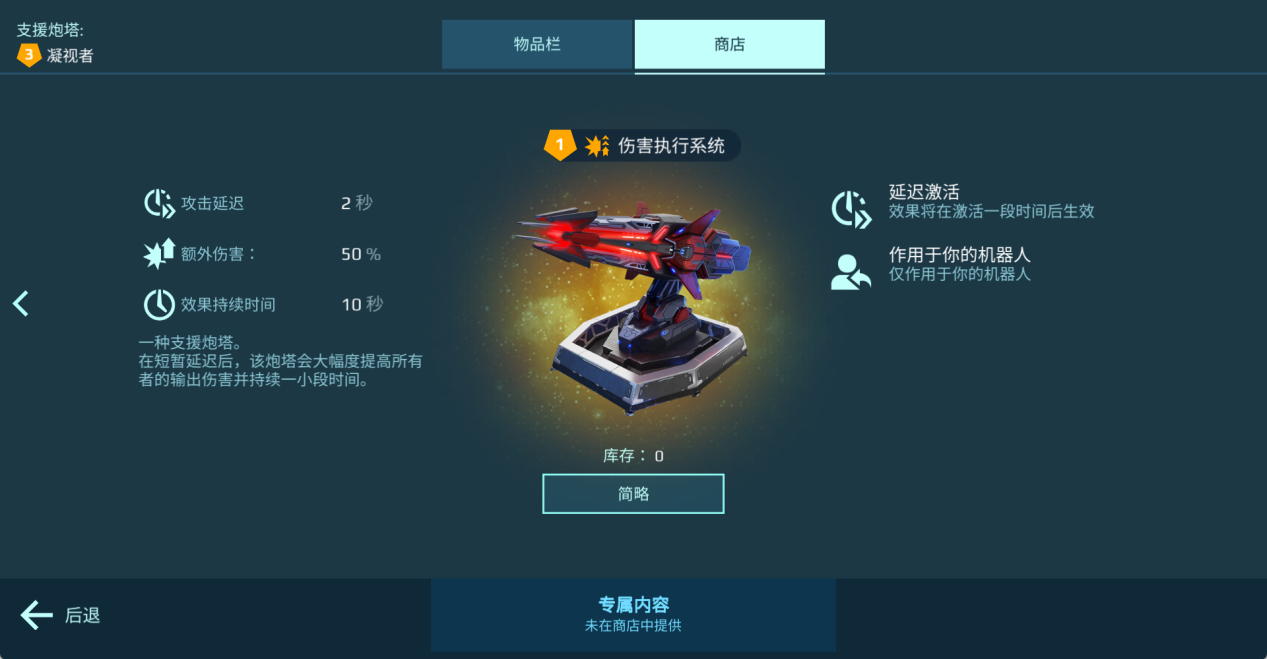Click the 简略 brief view button
The height and width of the screenshot is (659, 1267).
(633, 494)
